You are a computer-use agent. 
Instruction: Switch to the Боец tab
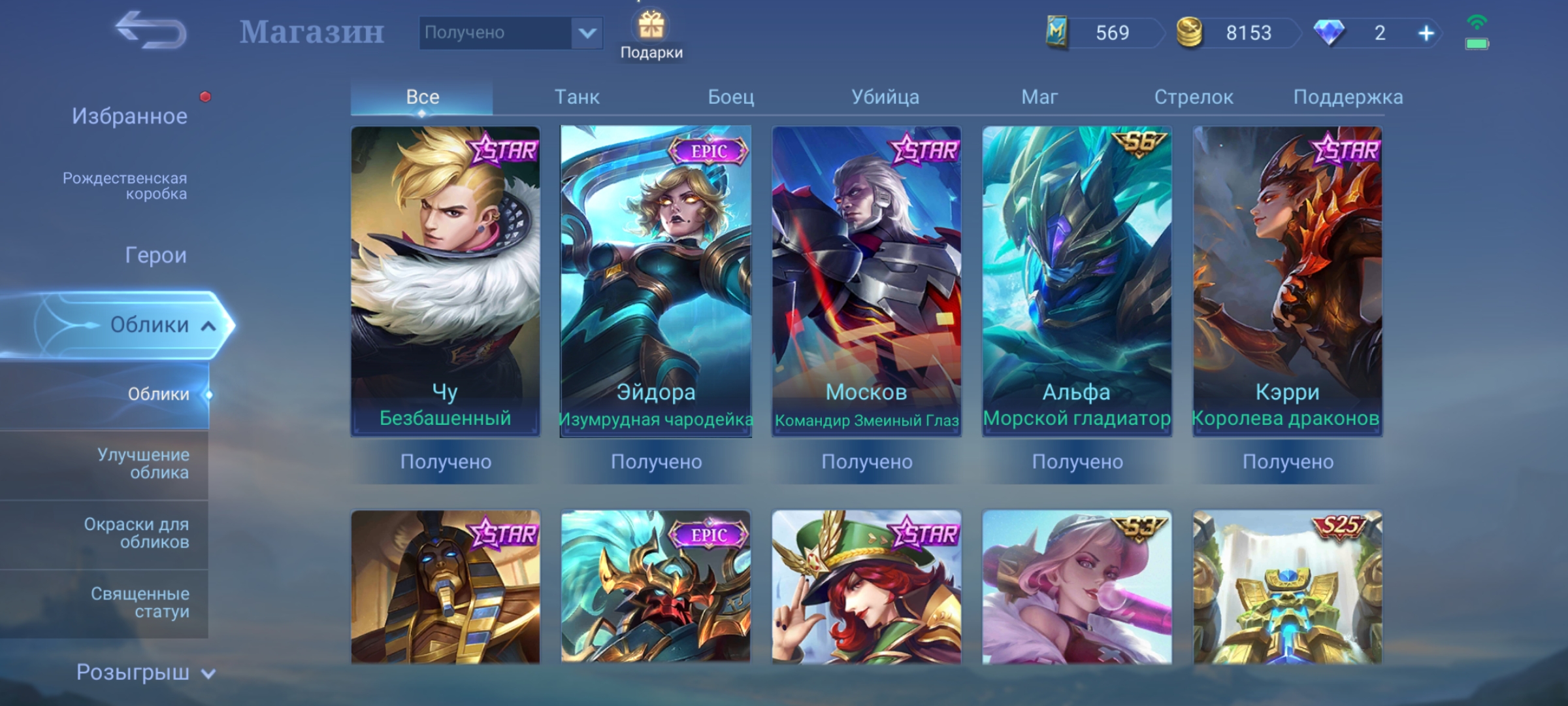pyautogui.click(x=731, y=97)
